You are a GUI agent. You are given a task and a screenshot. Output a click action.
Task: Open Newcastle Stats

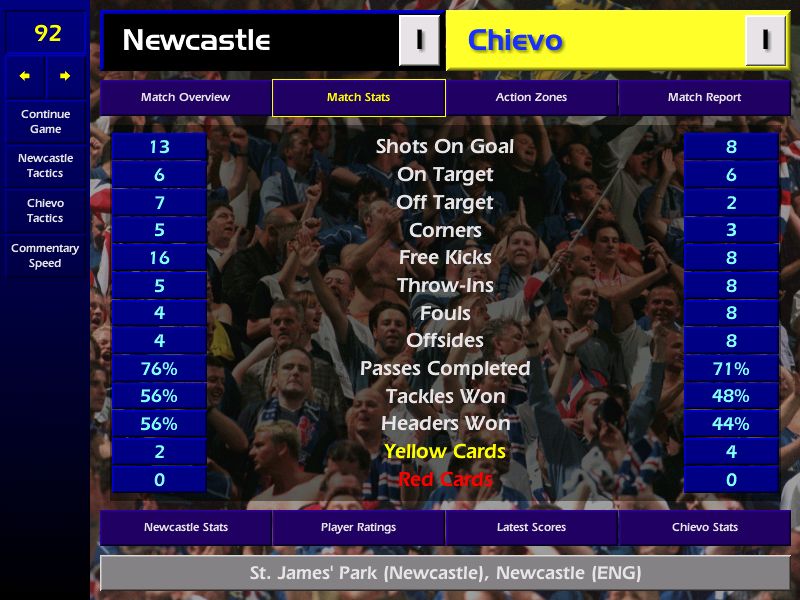pos(185,528)
